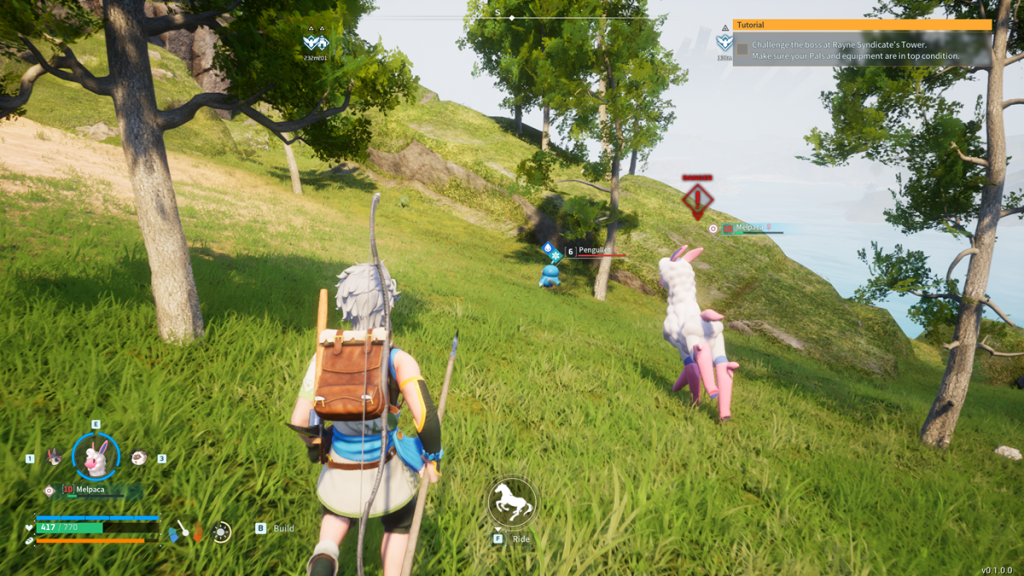Switch to the dark pal on the left
This screenshot has width=1024, height=576.
[x=54, y=457]
